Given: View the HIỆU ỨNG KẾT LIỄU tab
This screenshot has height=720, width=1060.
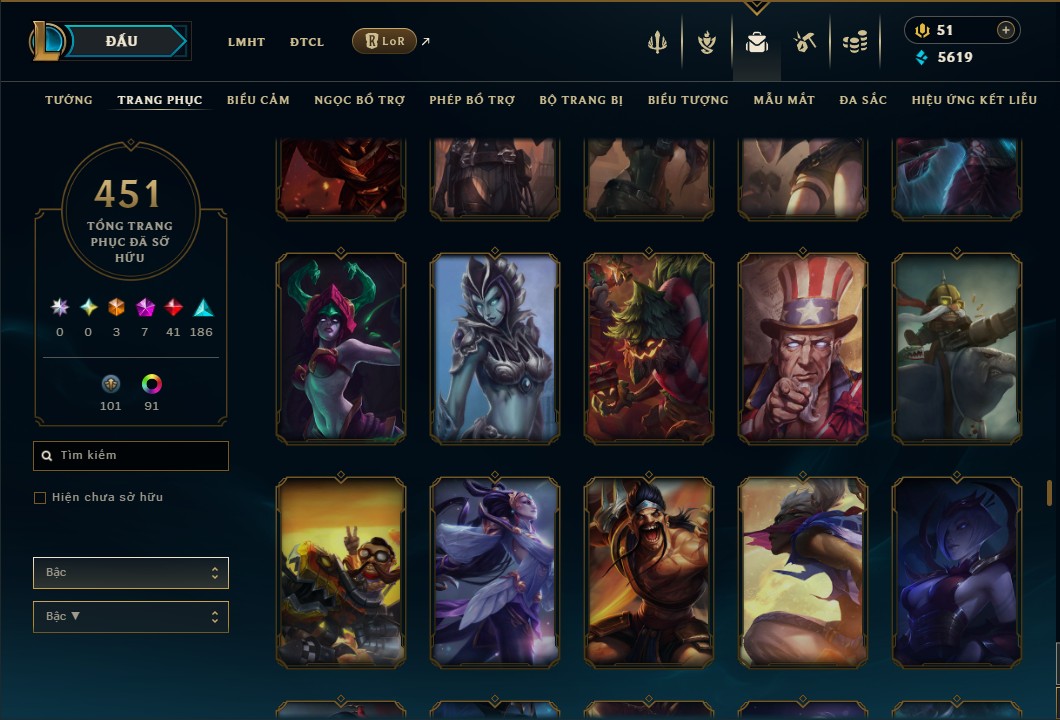Looking at the screenshot, I should point(975,100).
